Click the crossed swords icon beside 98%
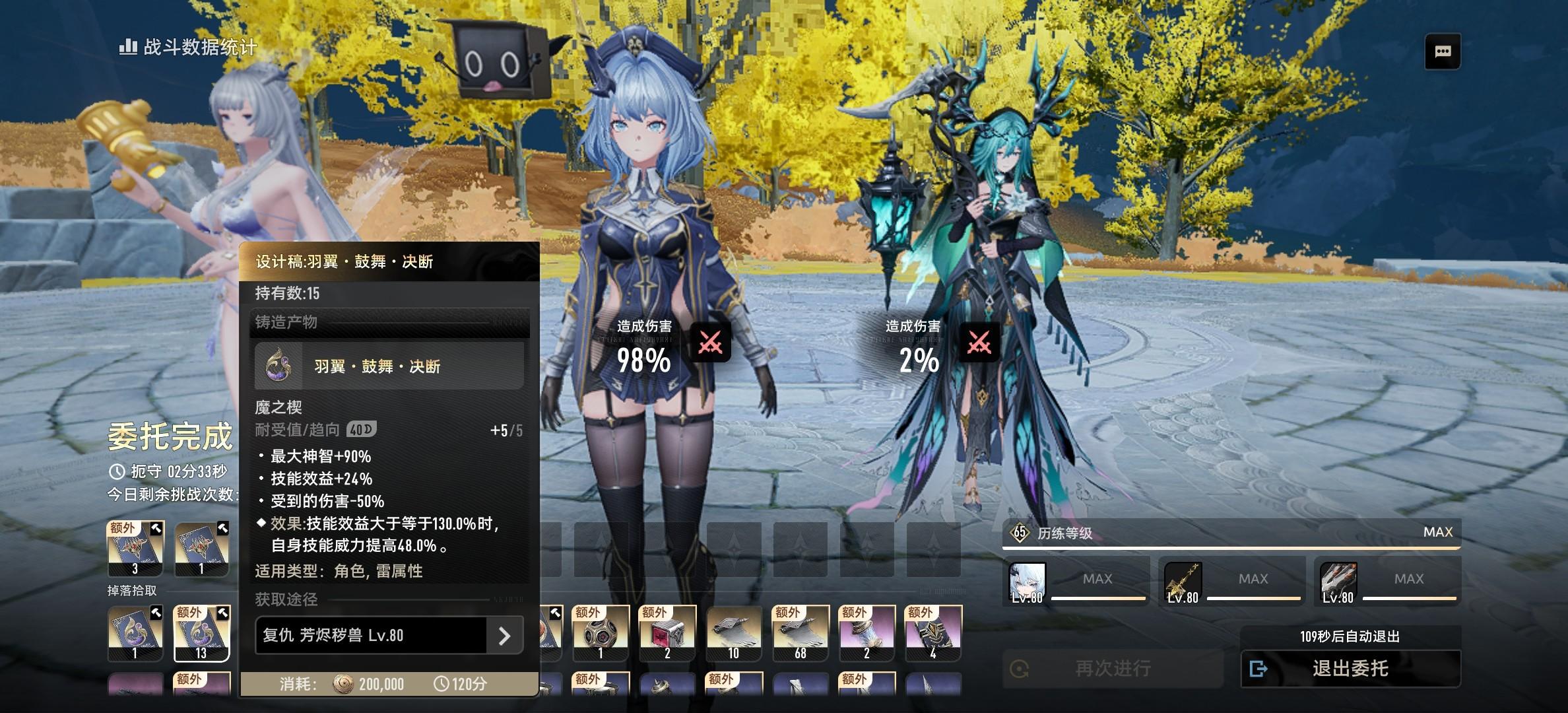This screenshot has width=1568, height=713. coord(710,343)
